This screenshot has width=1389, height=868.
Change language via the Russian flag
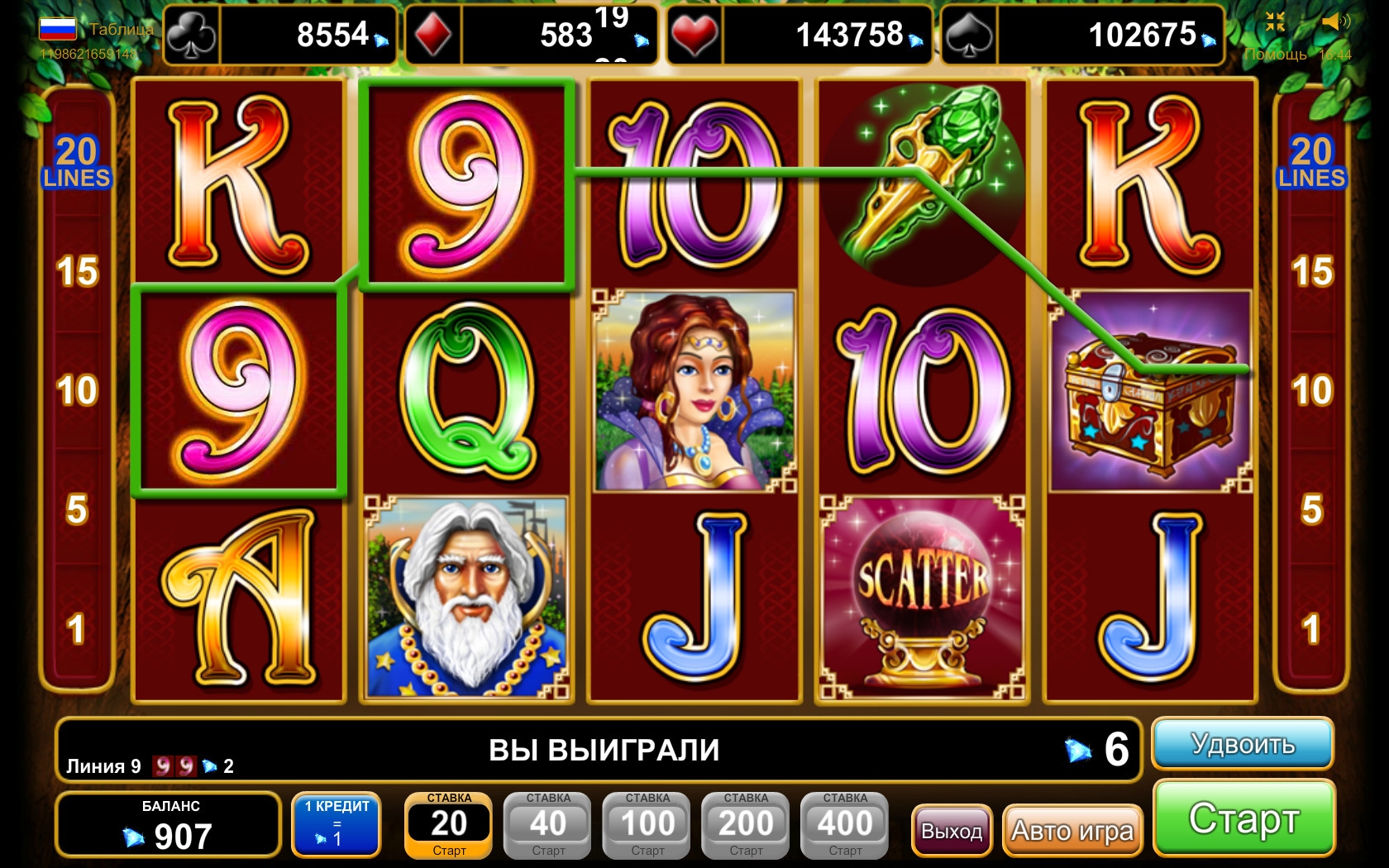(57, 29)
